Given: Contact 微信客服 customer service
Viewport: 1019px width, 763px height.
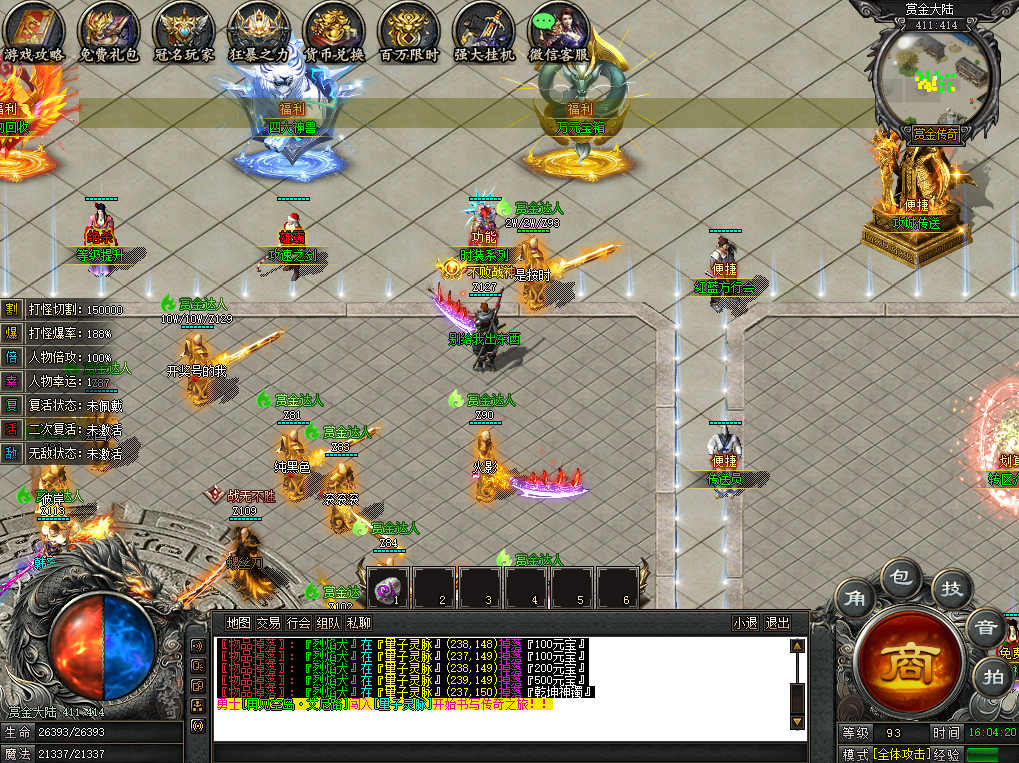Looking at the screenshot, I should click(558, 28).
